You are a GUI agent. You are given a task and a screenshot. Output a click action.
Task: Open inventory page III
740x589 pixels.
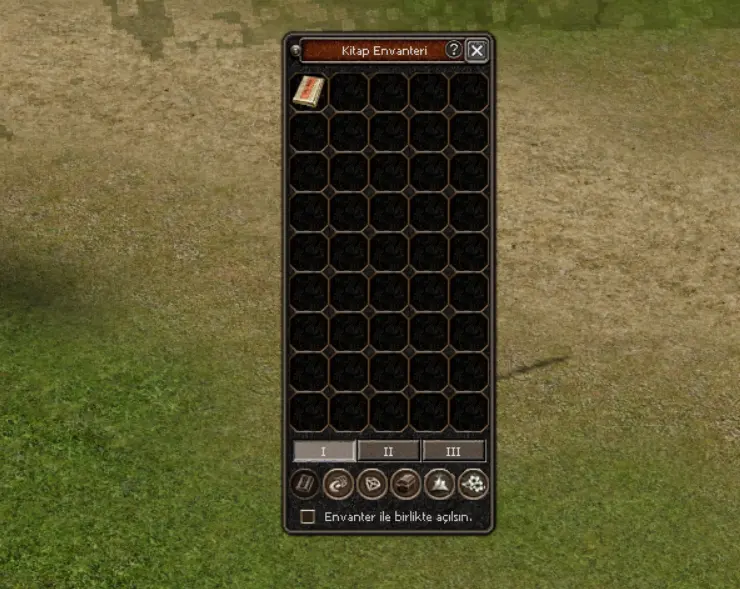(x=453, y=451)
